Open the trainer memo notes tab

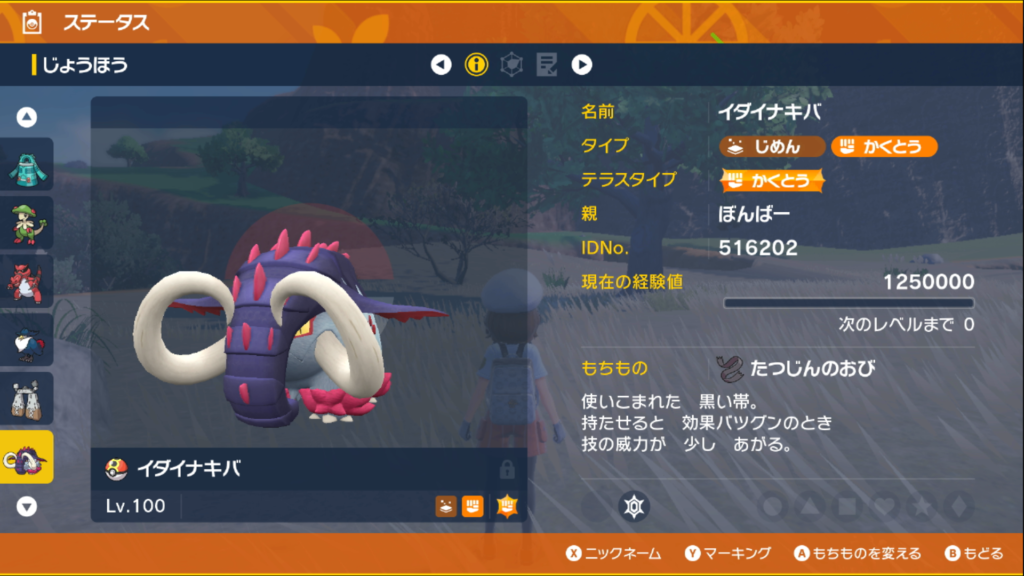(x=546, y=65)
